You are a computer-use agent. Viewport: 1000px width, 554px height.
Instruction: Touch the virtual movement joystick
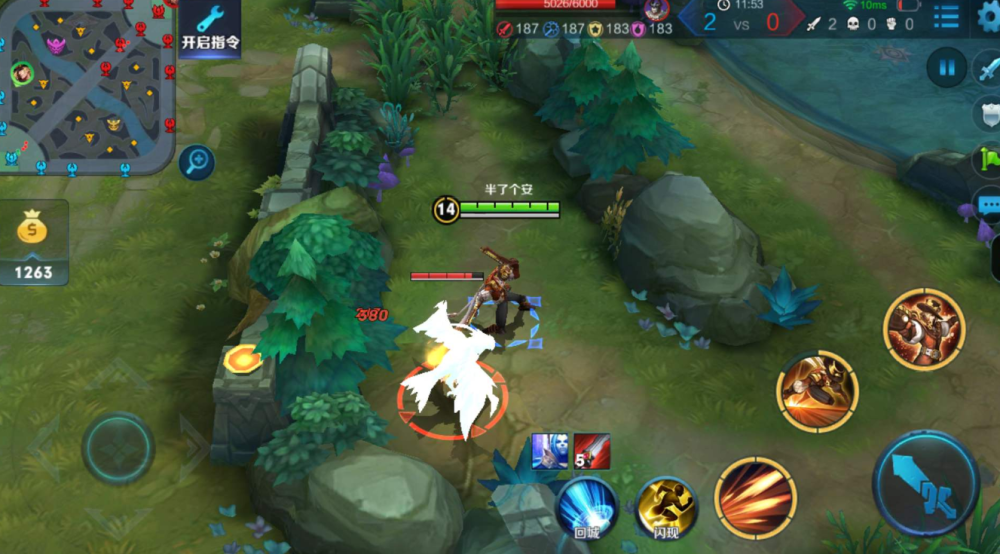(x=118, y=448)
